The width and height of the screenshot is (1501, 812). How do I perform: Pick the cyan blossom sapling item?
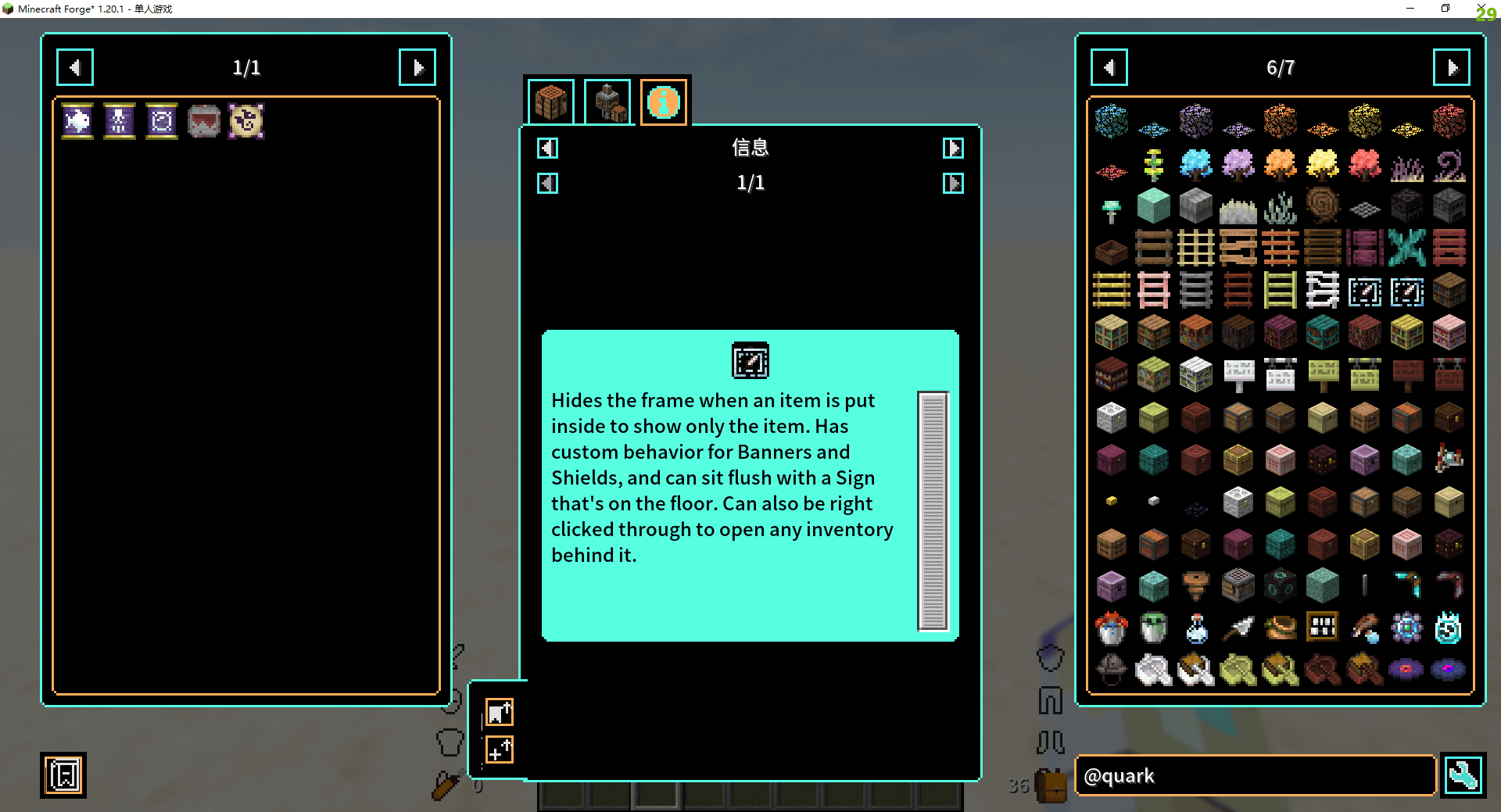[1196, 164]
